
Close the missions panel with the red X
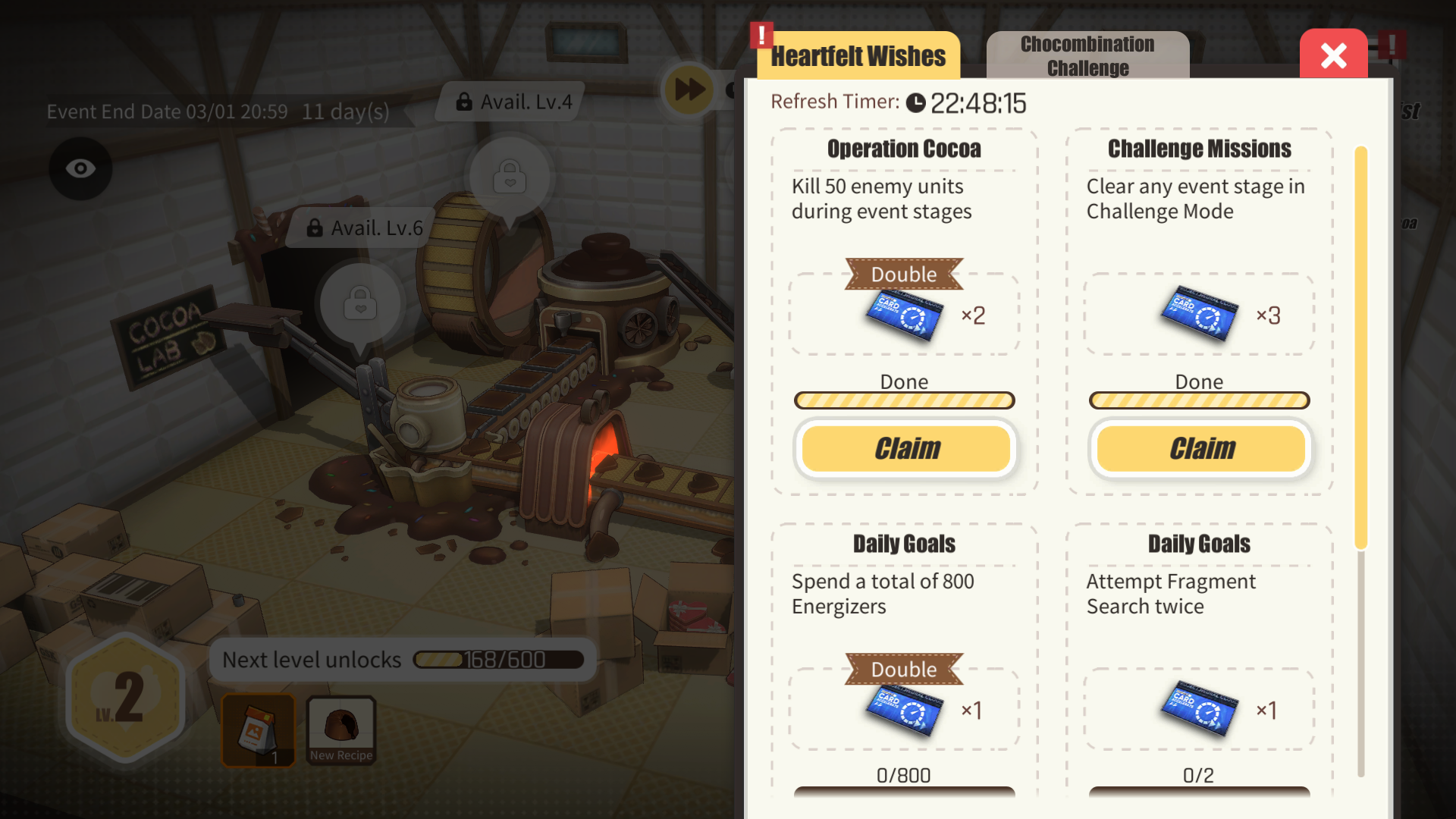1333,55
